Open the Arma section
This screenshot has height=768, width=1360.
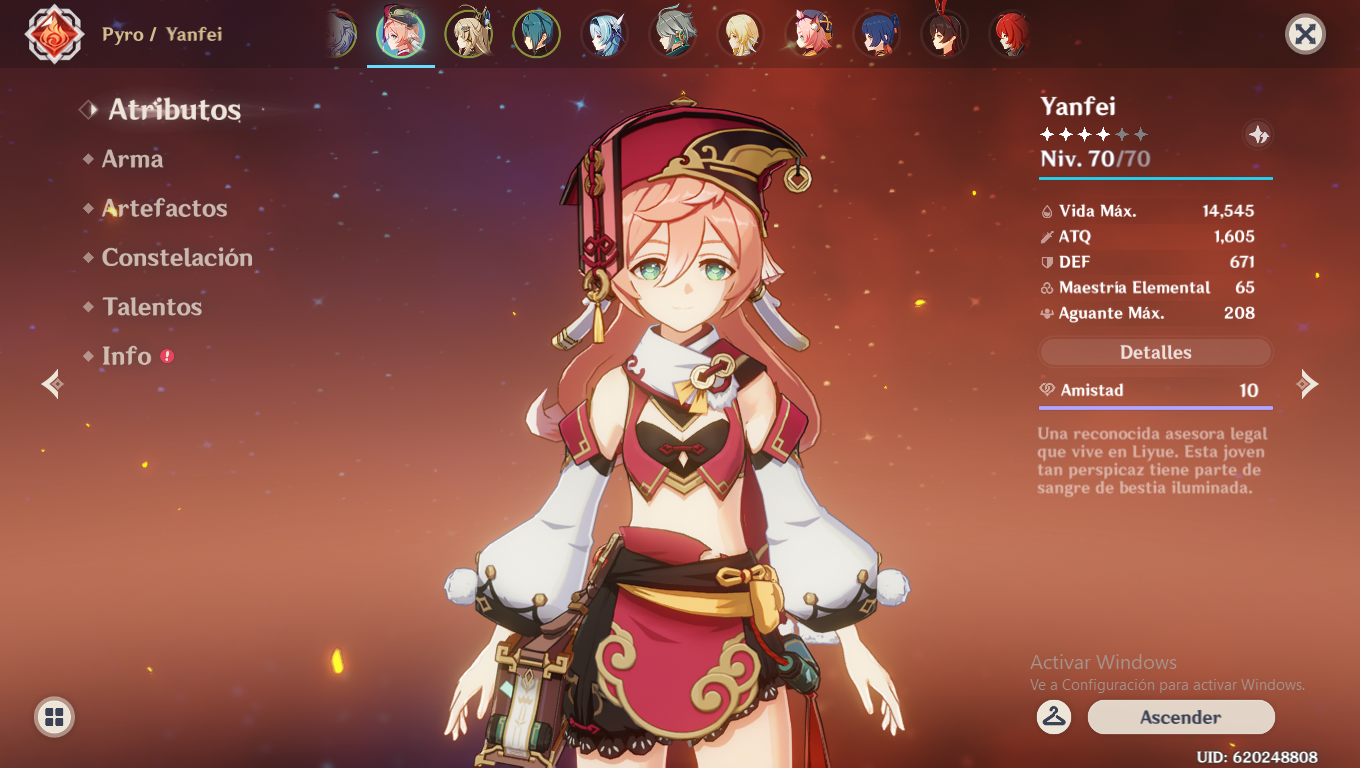(x=133, y=159)
